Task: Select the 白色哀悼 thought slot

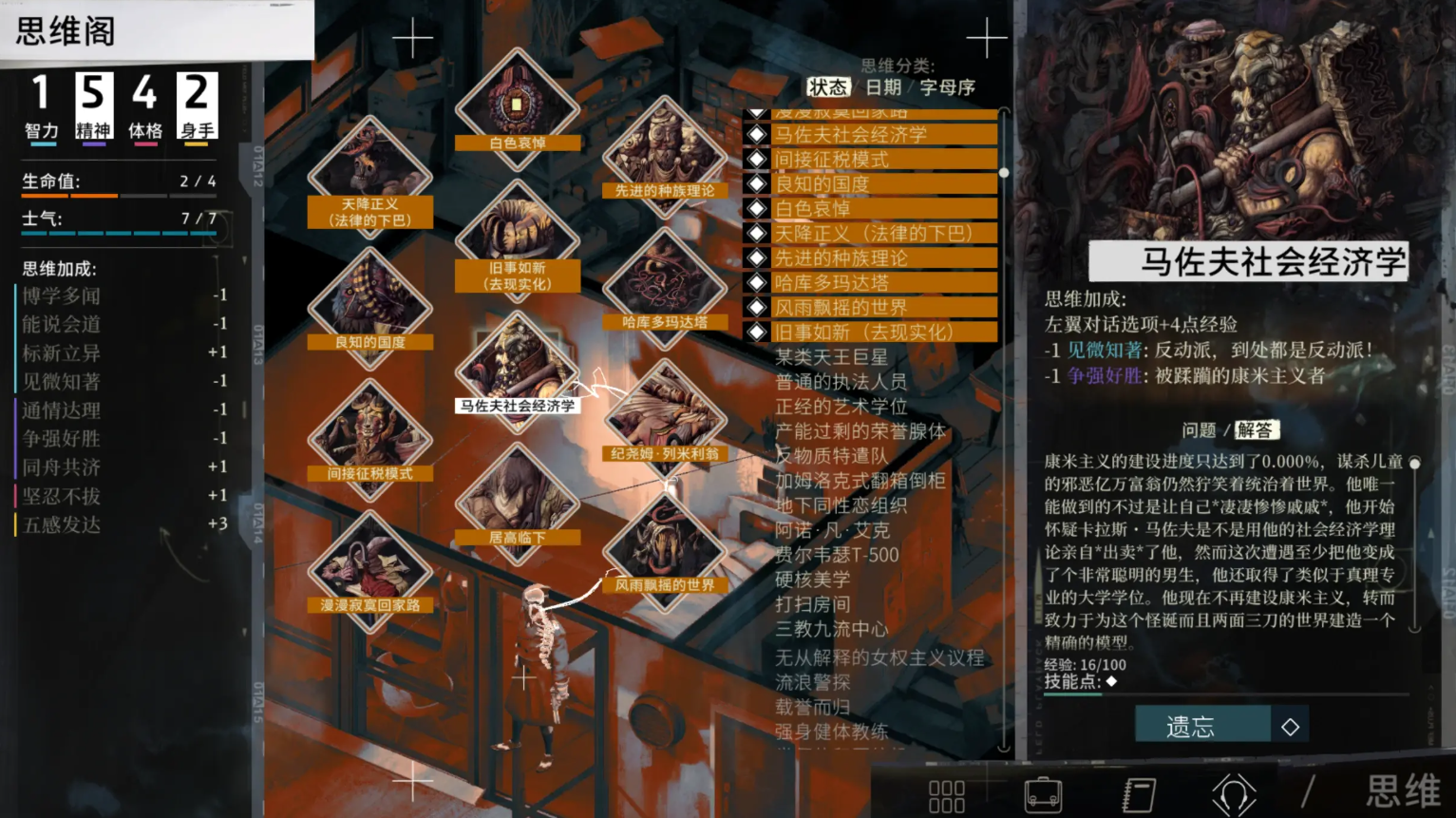Action: click(x=517, y=106)
